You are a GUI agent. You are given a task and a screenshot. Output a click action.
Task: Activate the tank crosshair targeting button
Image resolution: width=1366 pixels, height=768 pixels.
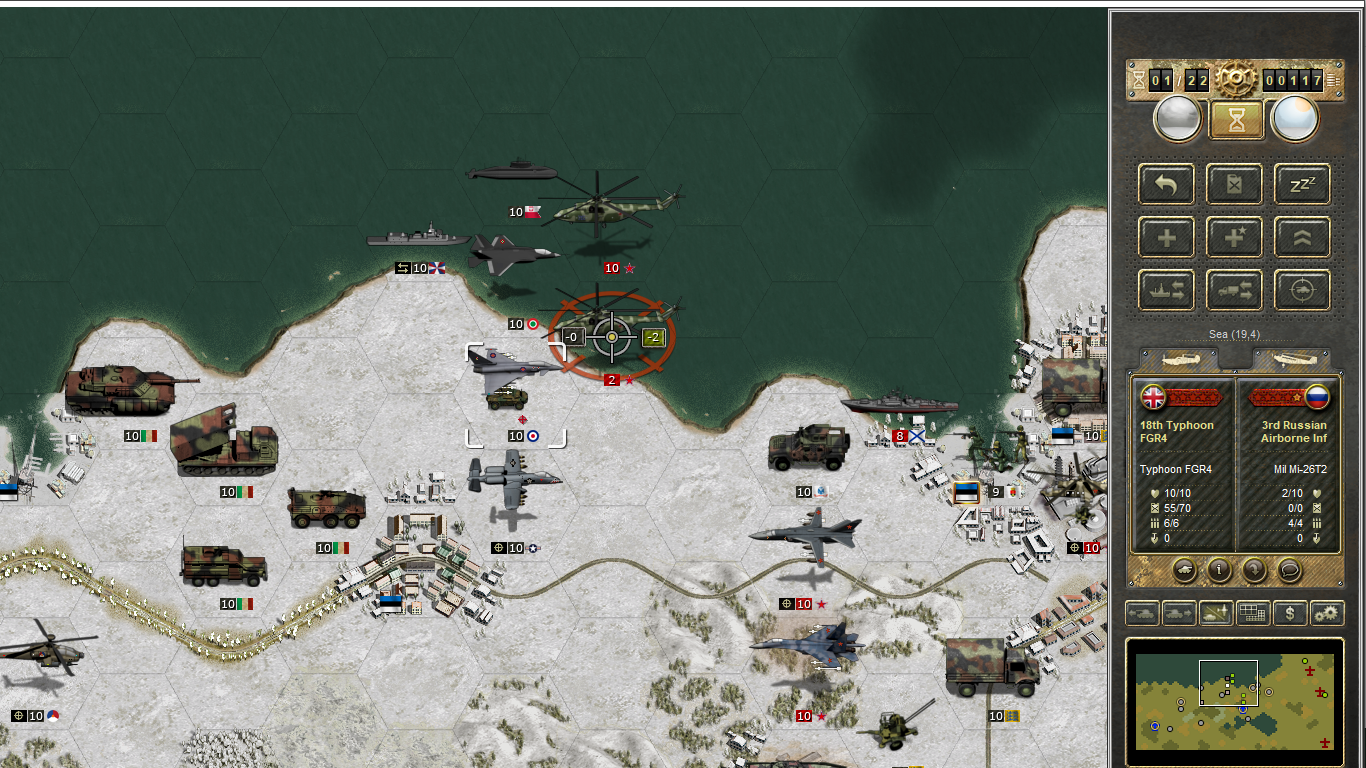tap(1301, 291)
